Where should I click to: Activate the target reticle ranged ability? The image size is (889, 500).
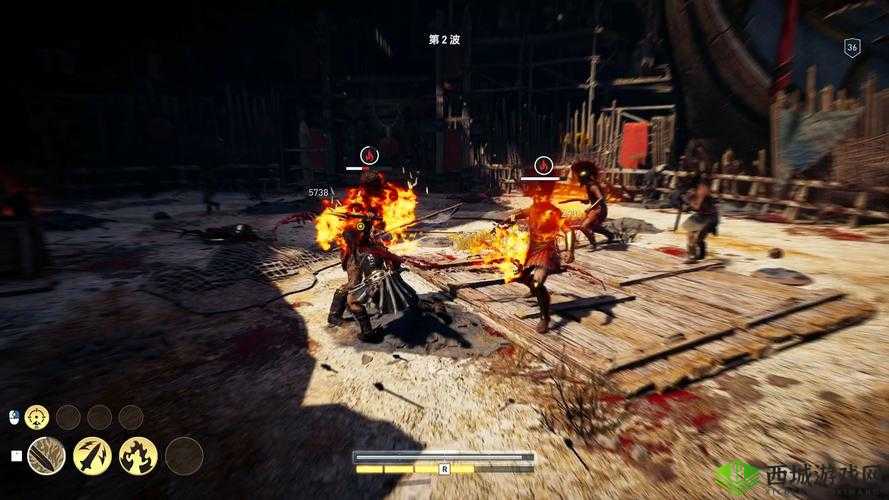(37, 417)
